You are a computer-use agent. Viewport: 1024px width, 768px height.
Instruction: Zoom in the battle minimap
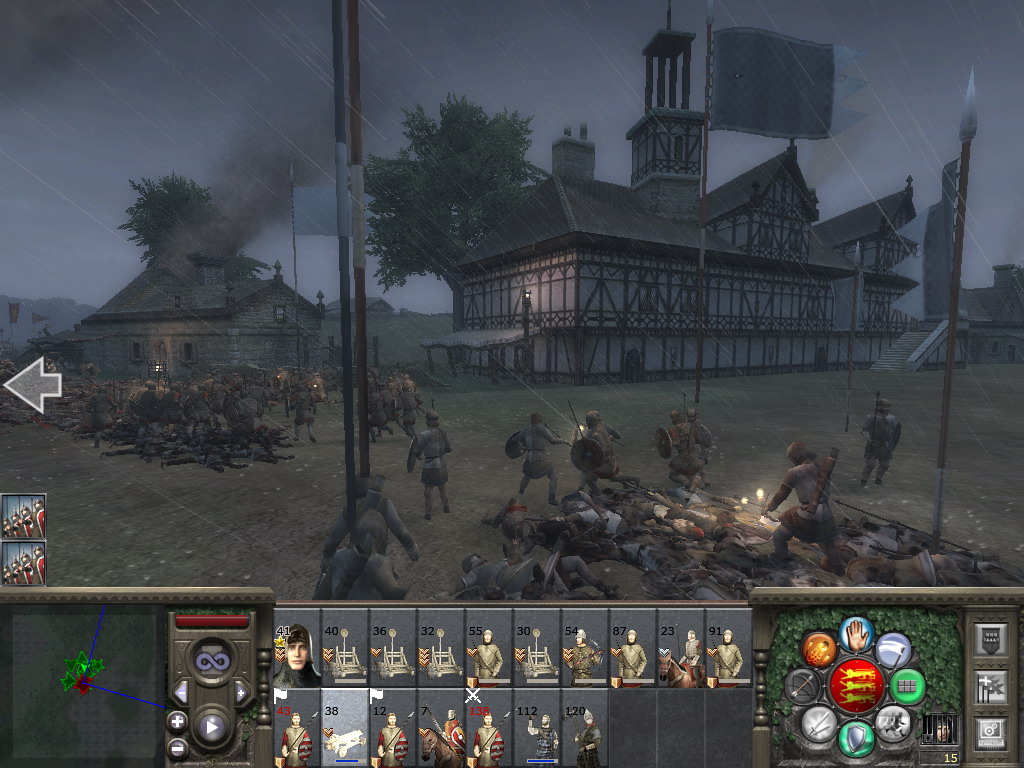click(177, 721)
